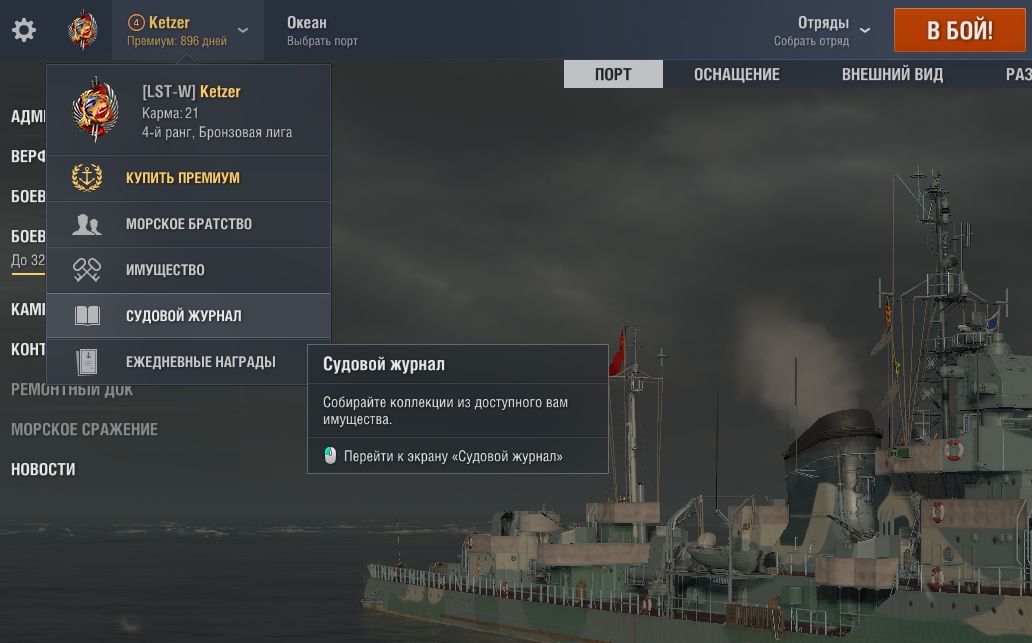1032x643 pixels.
Task: Switch to the ПОРТ tab
Action: [613, 75]
